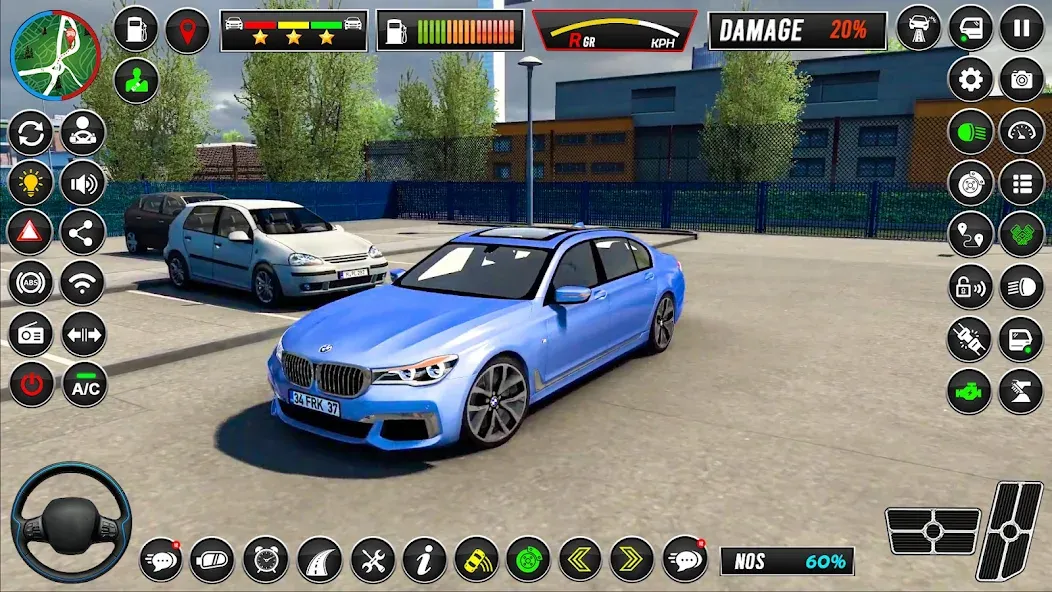Activate the right turn signal chevrons
This screenshot has width=1052, height=592.
(631, 559)
